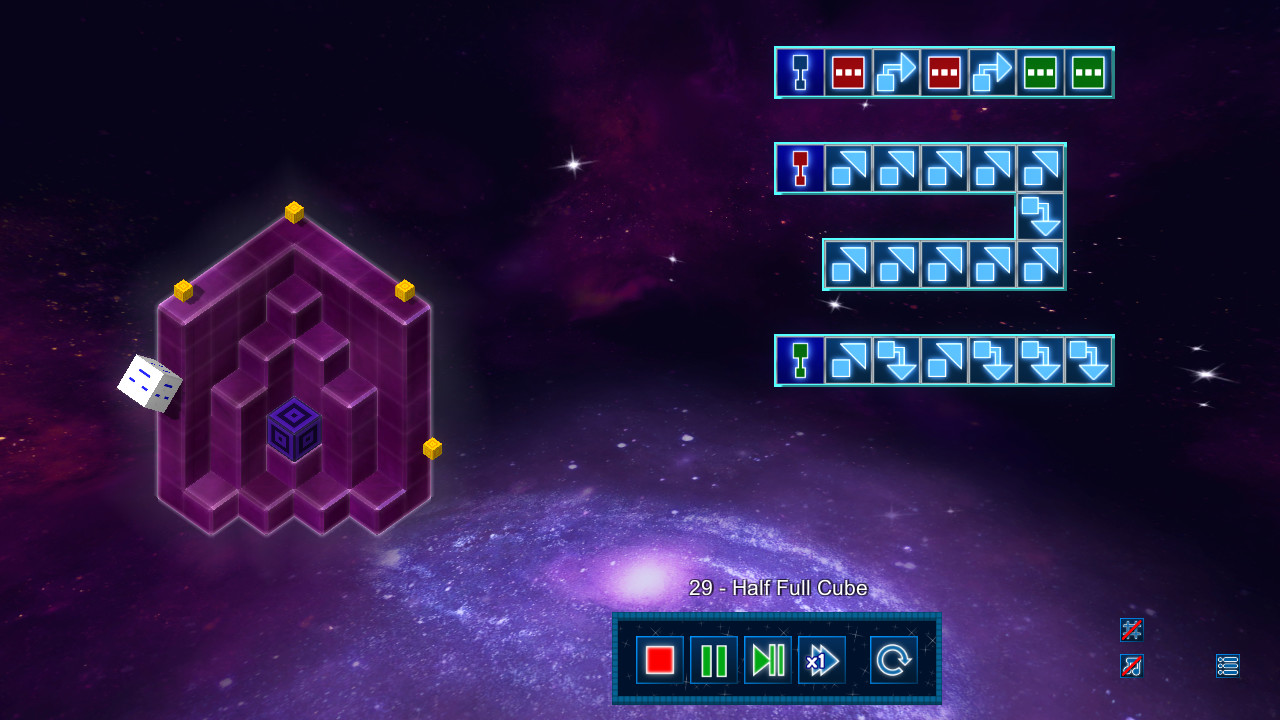The height and width of the screenshot is (720, 1280).
Task: Select the Stop playback icon
Action: click(660, 659)
